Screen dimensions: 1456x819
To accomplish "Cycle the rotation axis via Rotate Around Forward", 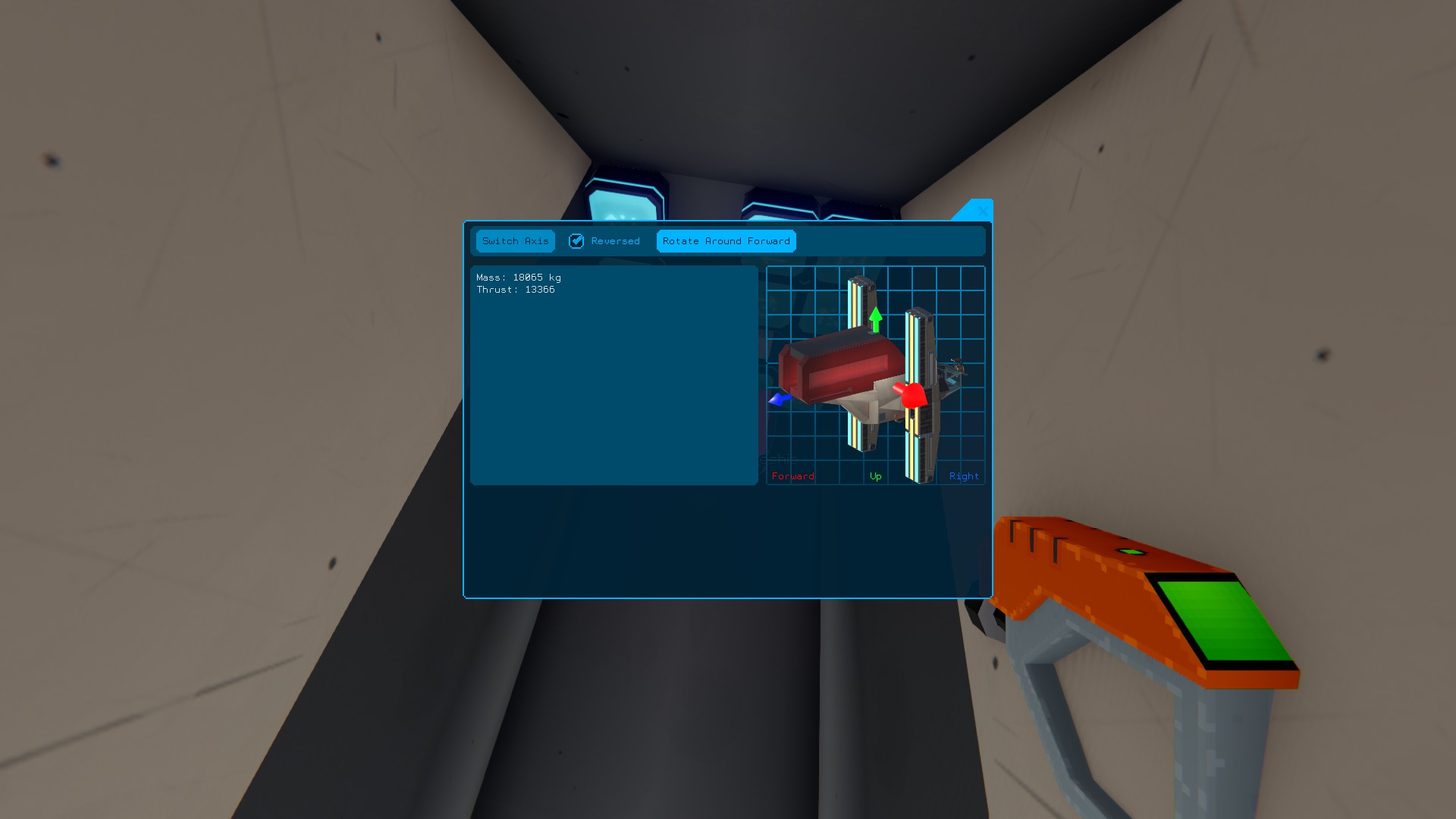I will [x=725, y=241].
